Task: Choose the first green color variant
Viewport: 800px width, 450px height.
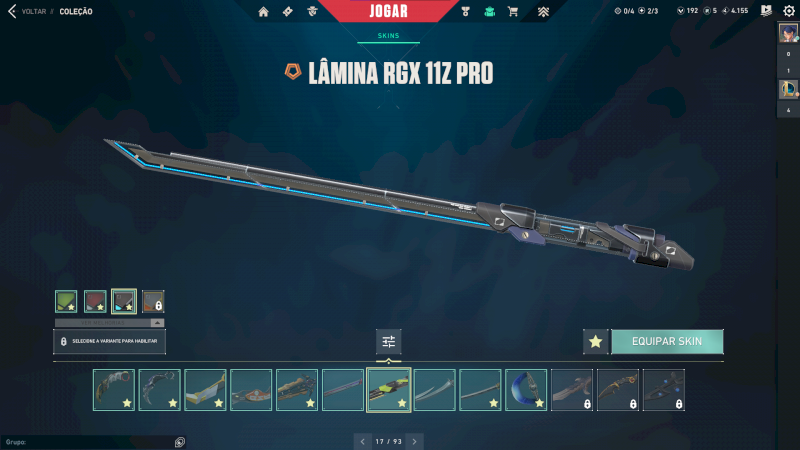Action: pyautogui.click(x=66, y=301)
